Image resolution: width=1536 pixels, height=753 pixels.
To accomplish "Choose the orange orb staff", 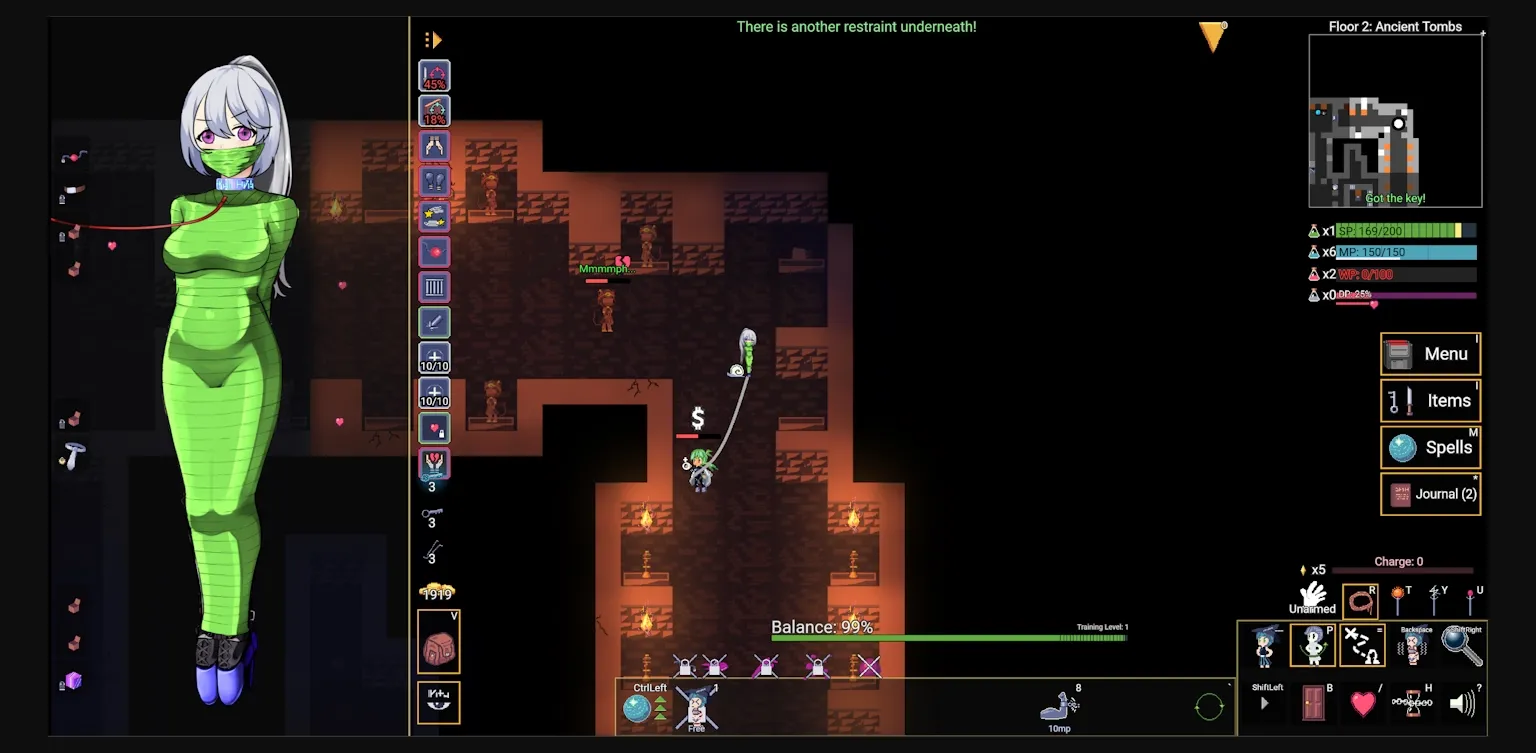I will tap(1398, 600).
